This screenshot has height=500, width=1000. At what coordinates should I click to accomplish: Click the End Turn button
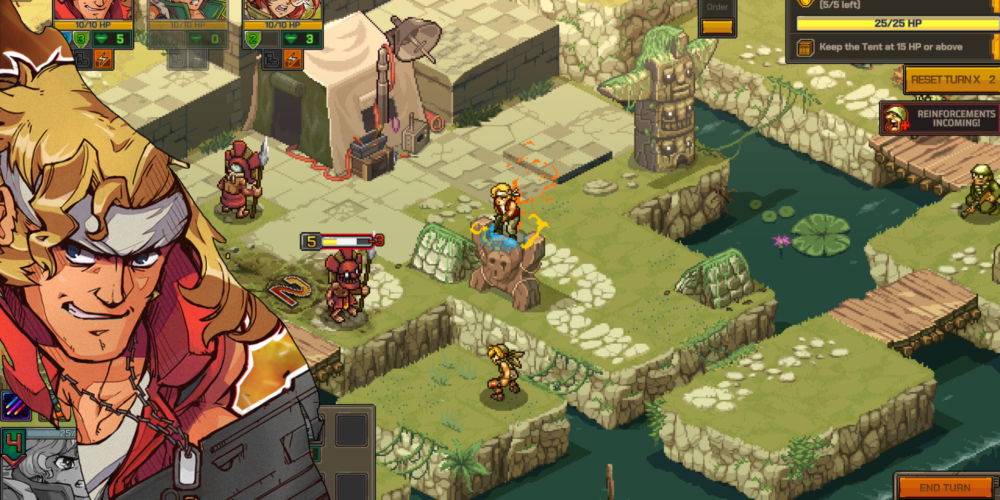tap(945, 487)
